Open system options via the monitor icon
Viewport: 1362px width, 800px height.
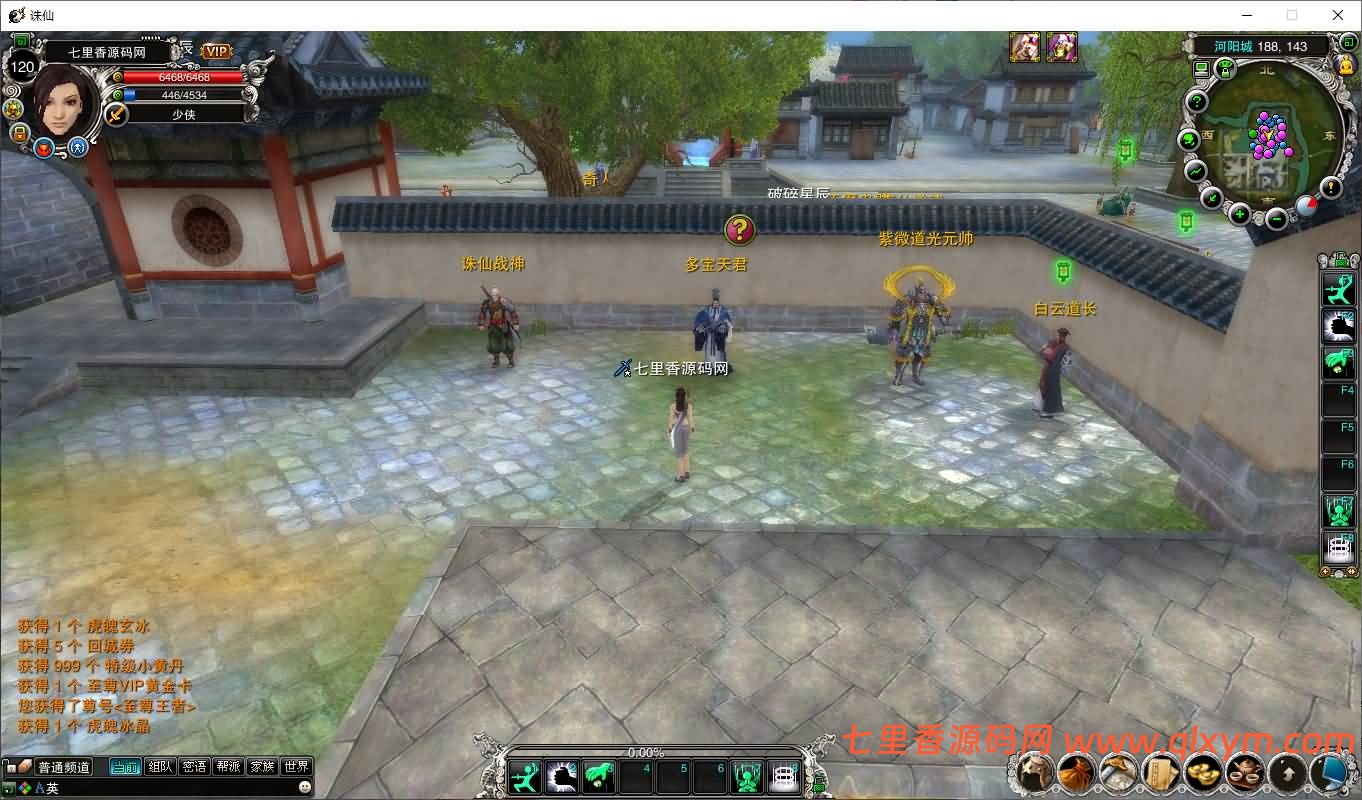(x=1330, y=773)
